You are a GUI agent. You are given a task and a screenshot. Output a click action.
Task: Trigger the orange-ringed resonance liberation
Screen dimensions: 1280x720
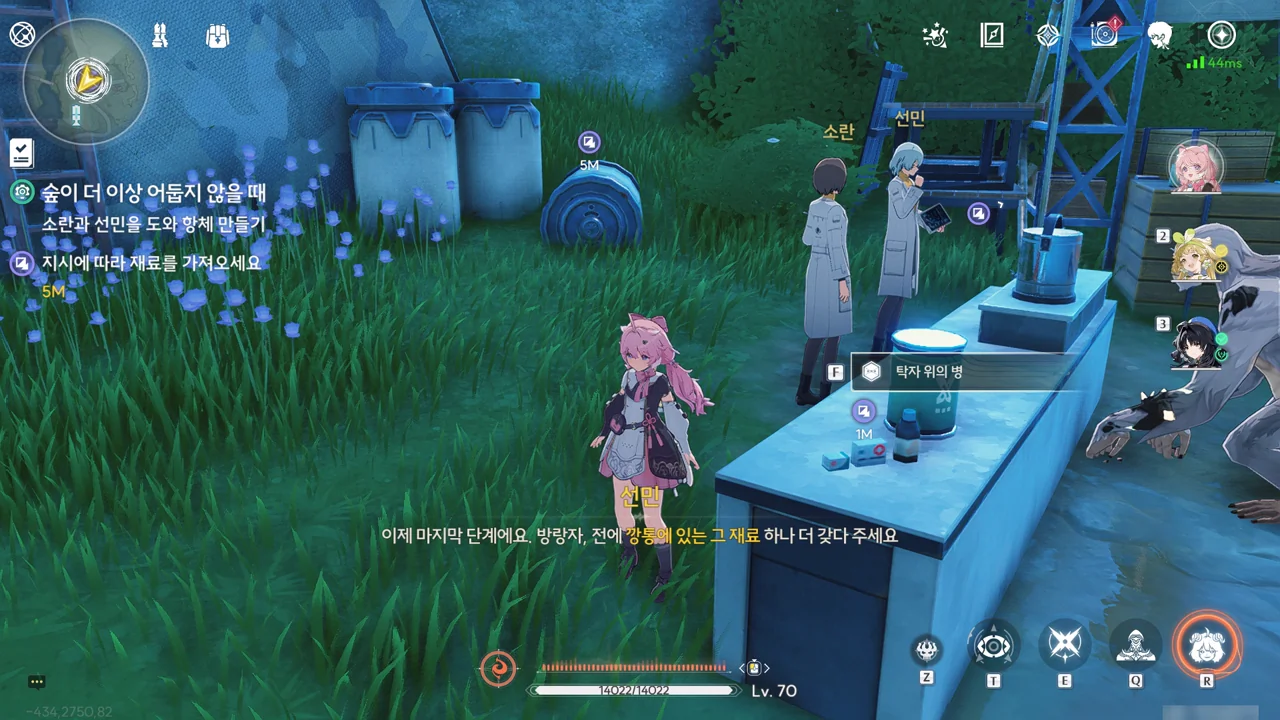click(x=1207, y=645)
